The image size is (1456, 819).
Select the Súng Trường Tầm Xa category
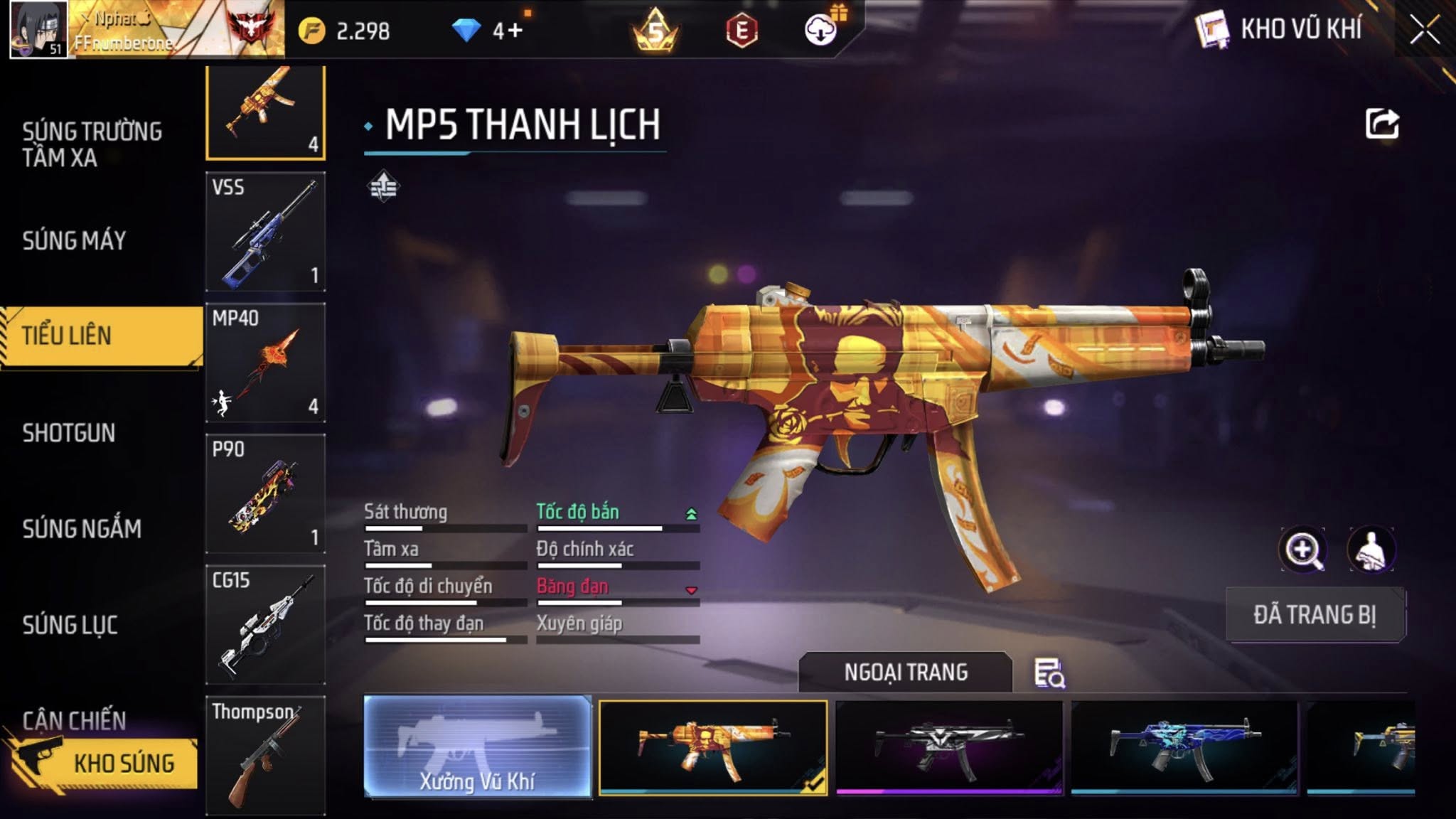tap(92, 144)
